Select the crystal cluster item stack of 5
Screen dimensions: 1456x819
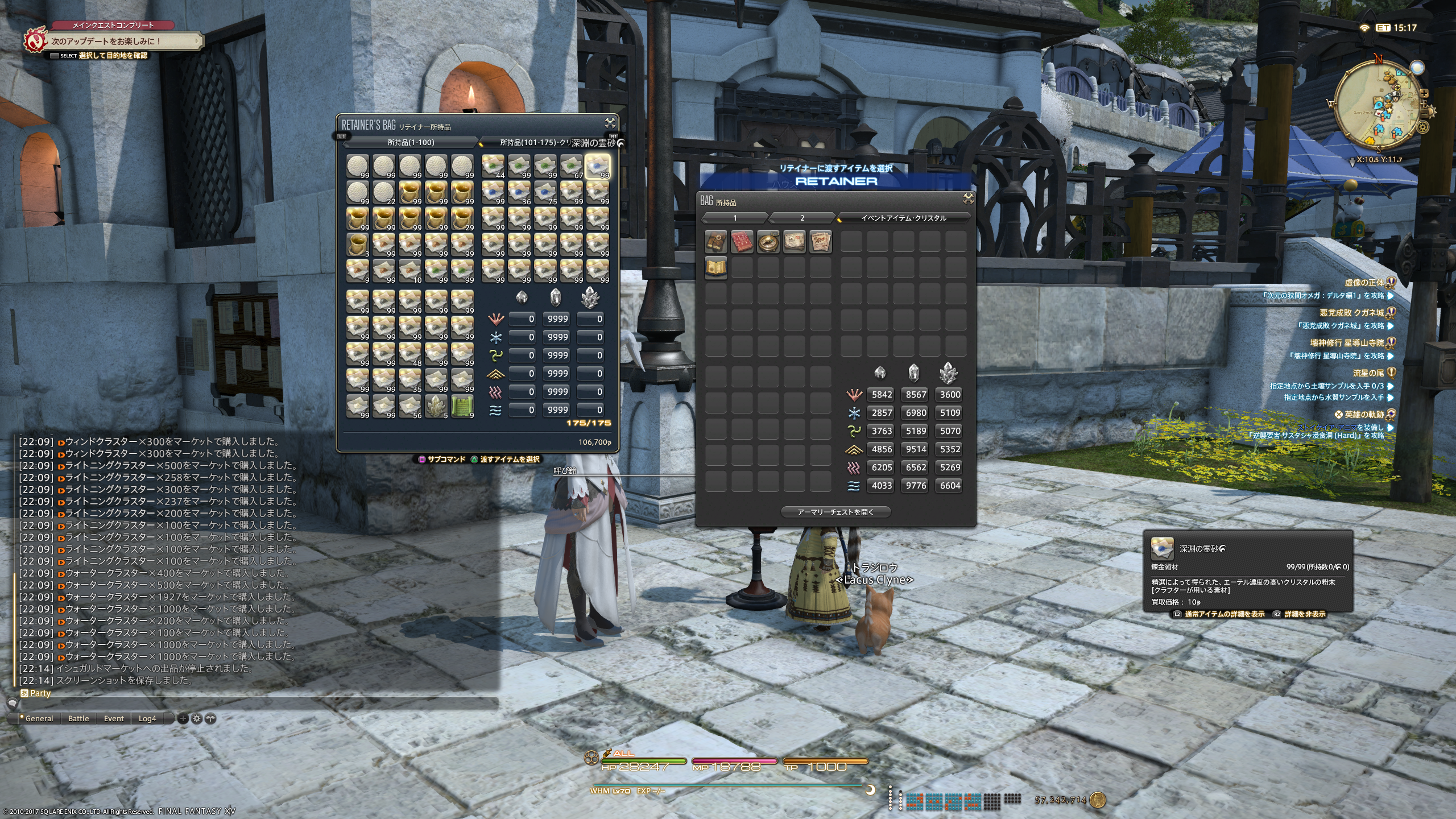[x=436, y=406]
